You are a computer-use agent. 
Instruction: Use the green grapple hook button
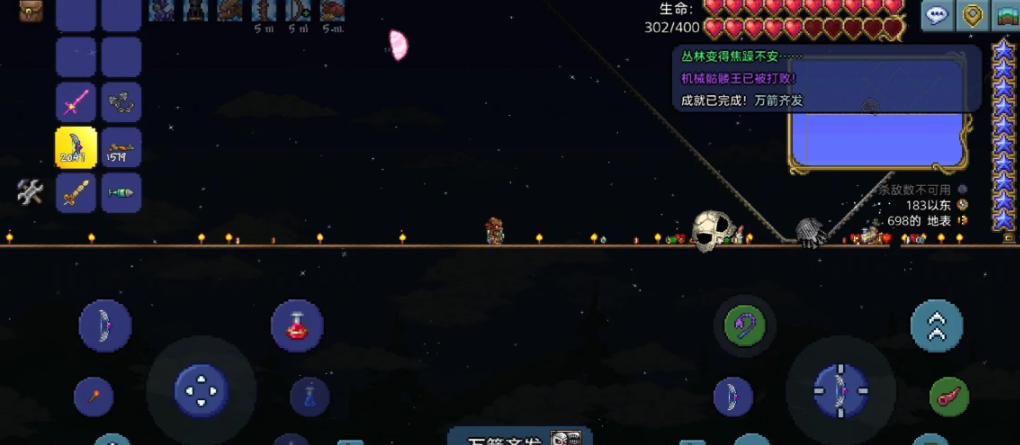point(744,325)
